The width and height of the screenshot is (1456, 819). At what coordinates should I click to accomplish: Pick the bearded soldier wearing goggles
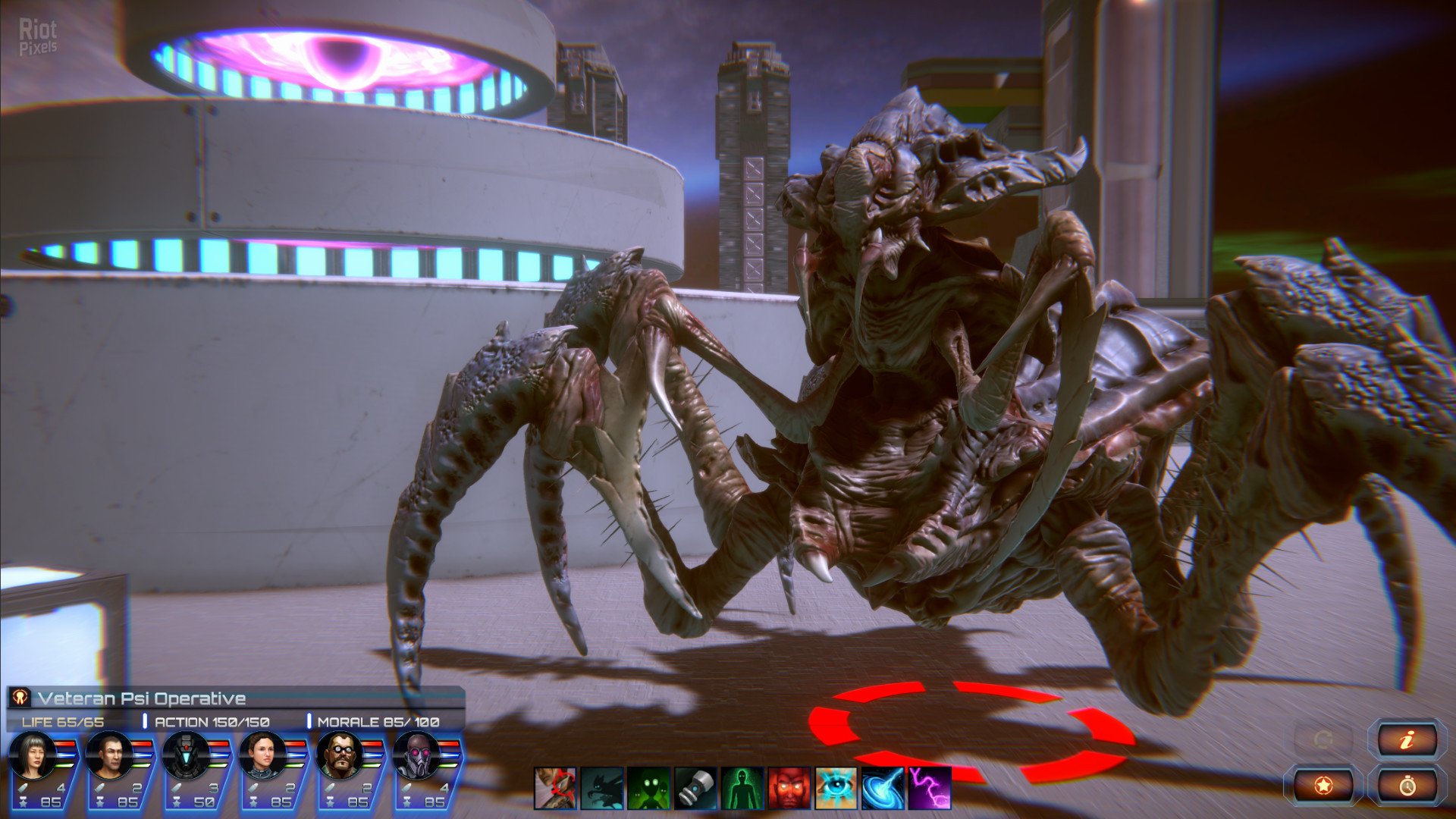tap(339, 755)
